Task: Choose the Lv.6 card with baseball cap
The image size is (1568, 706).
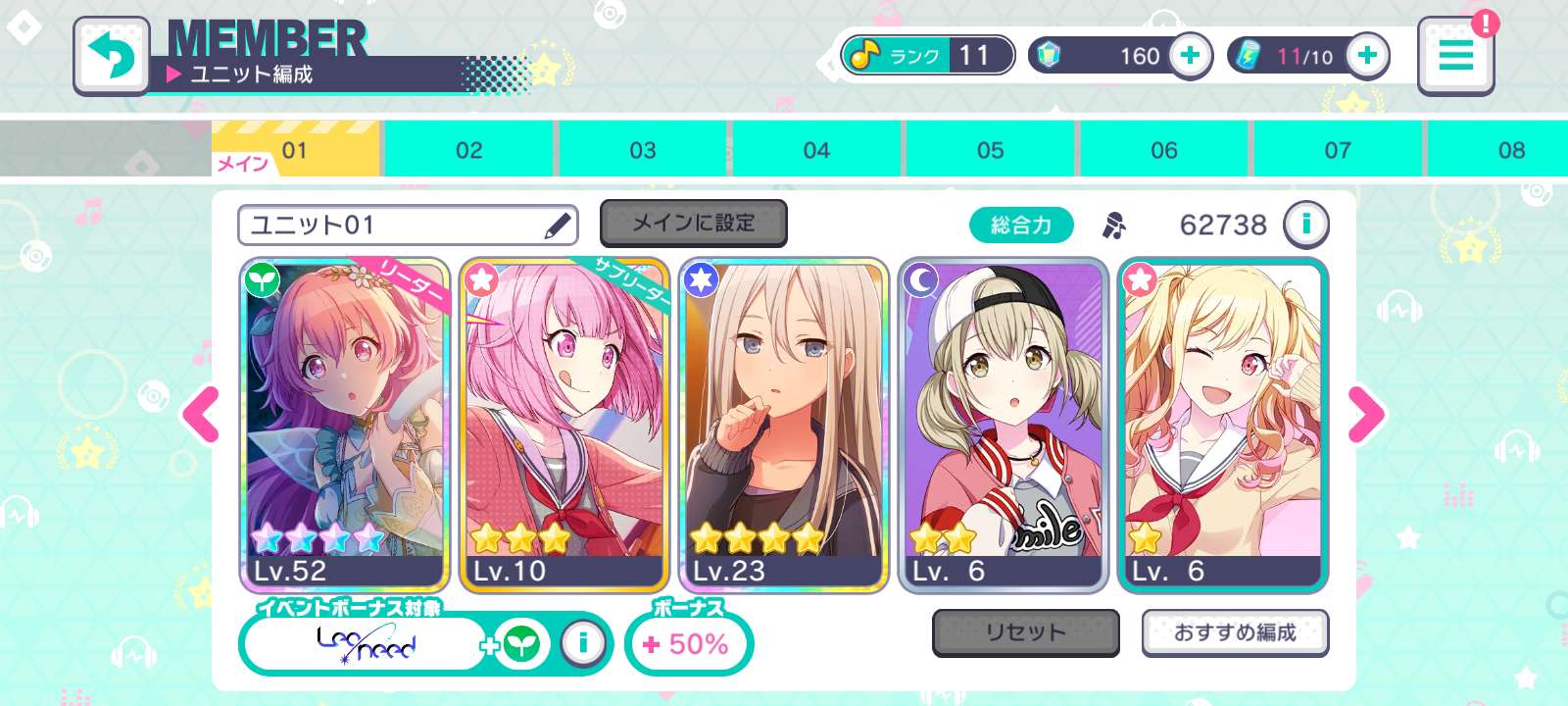Action: point(1004,425)
